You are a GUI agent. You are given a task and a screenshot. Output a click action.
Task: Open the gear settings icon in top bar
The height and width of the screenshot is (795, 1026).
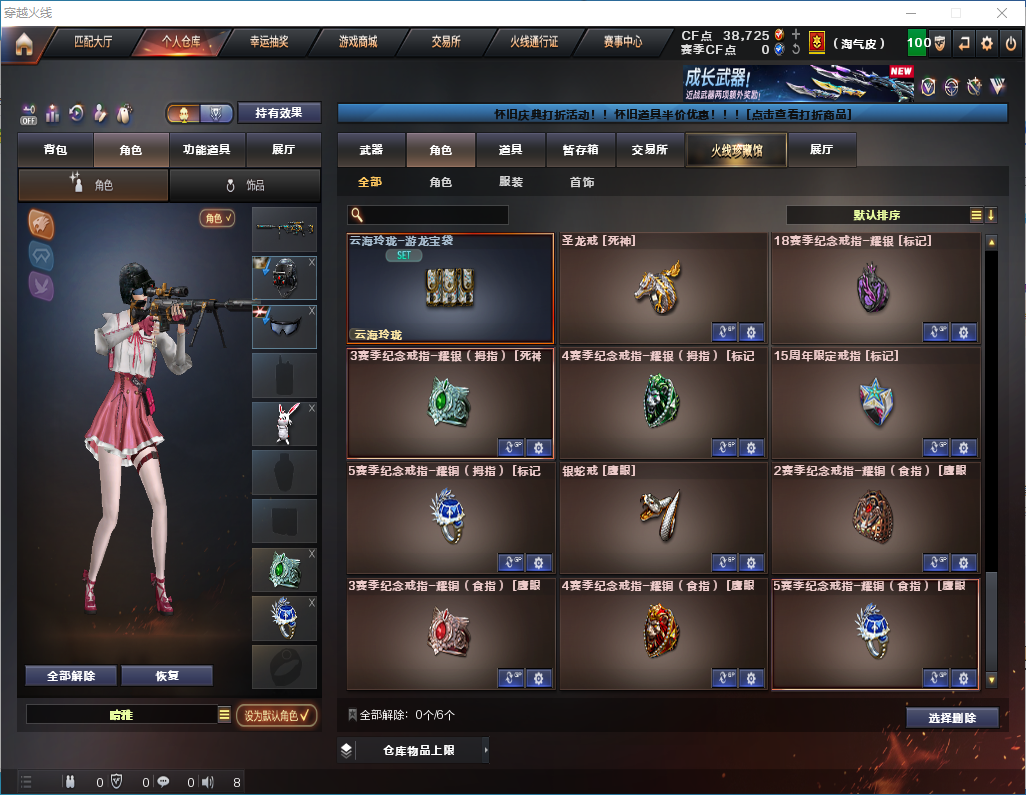coord(987,43)
